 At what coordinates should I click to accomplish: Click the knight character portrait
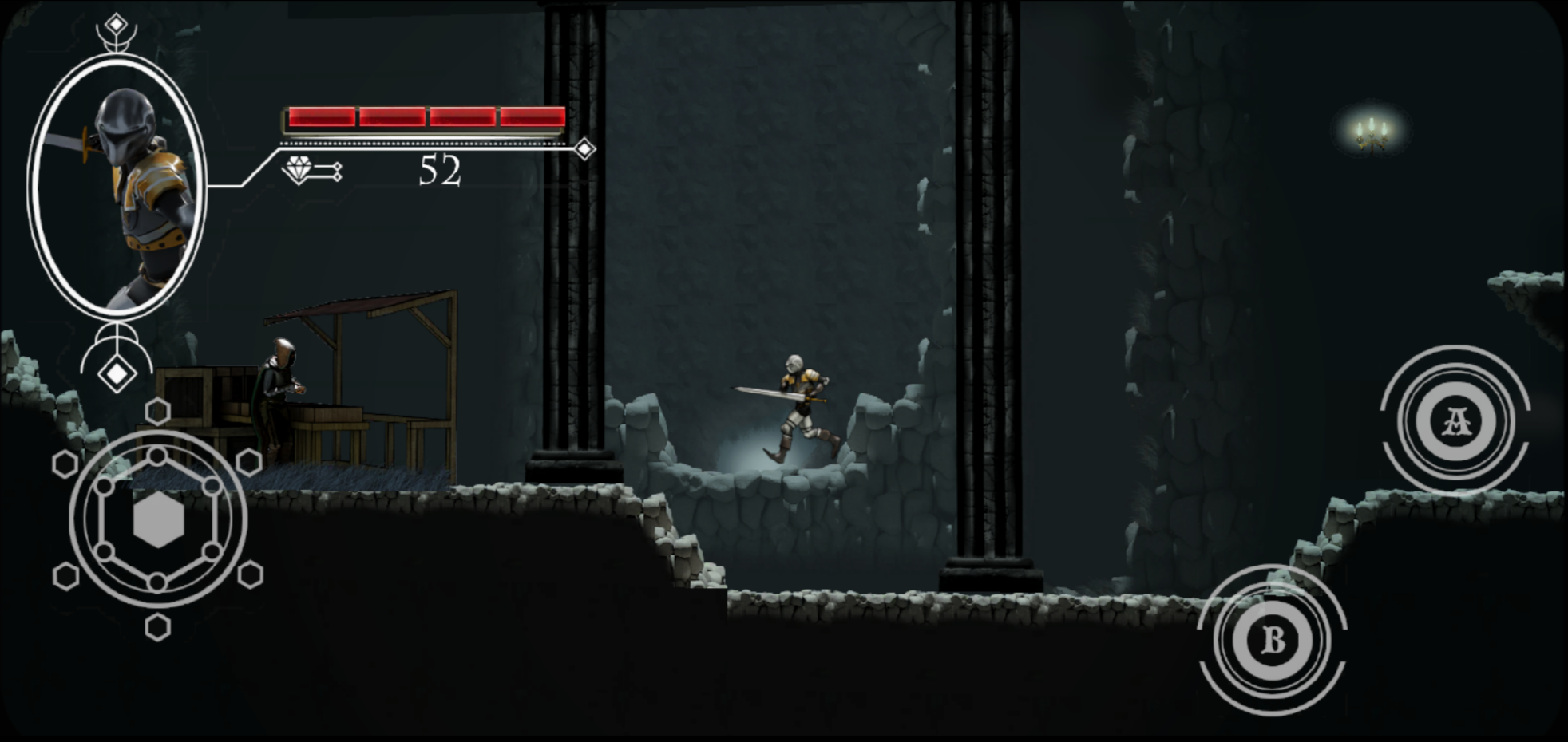117,187
